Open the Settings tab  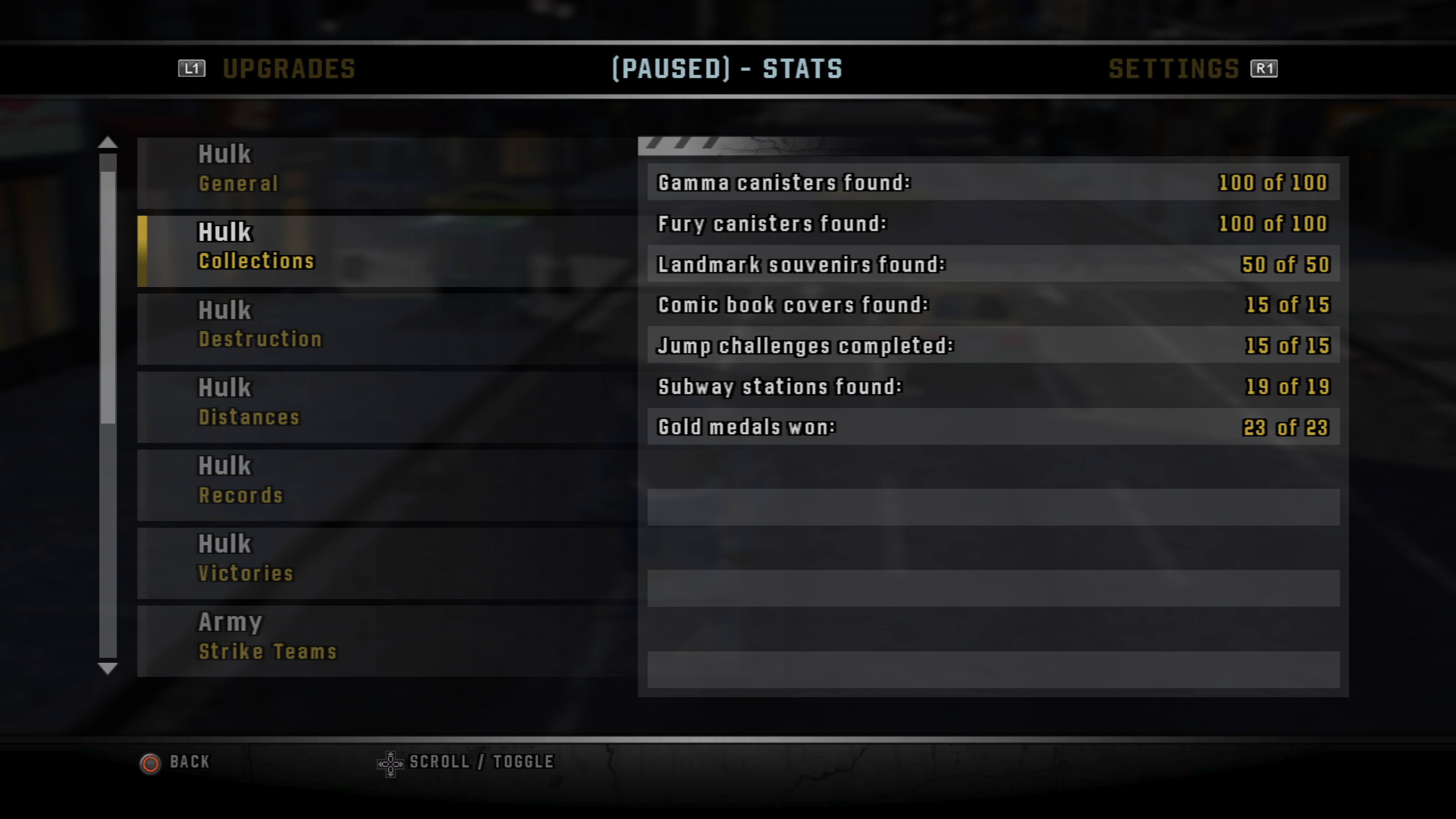coord(1174,69)
